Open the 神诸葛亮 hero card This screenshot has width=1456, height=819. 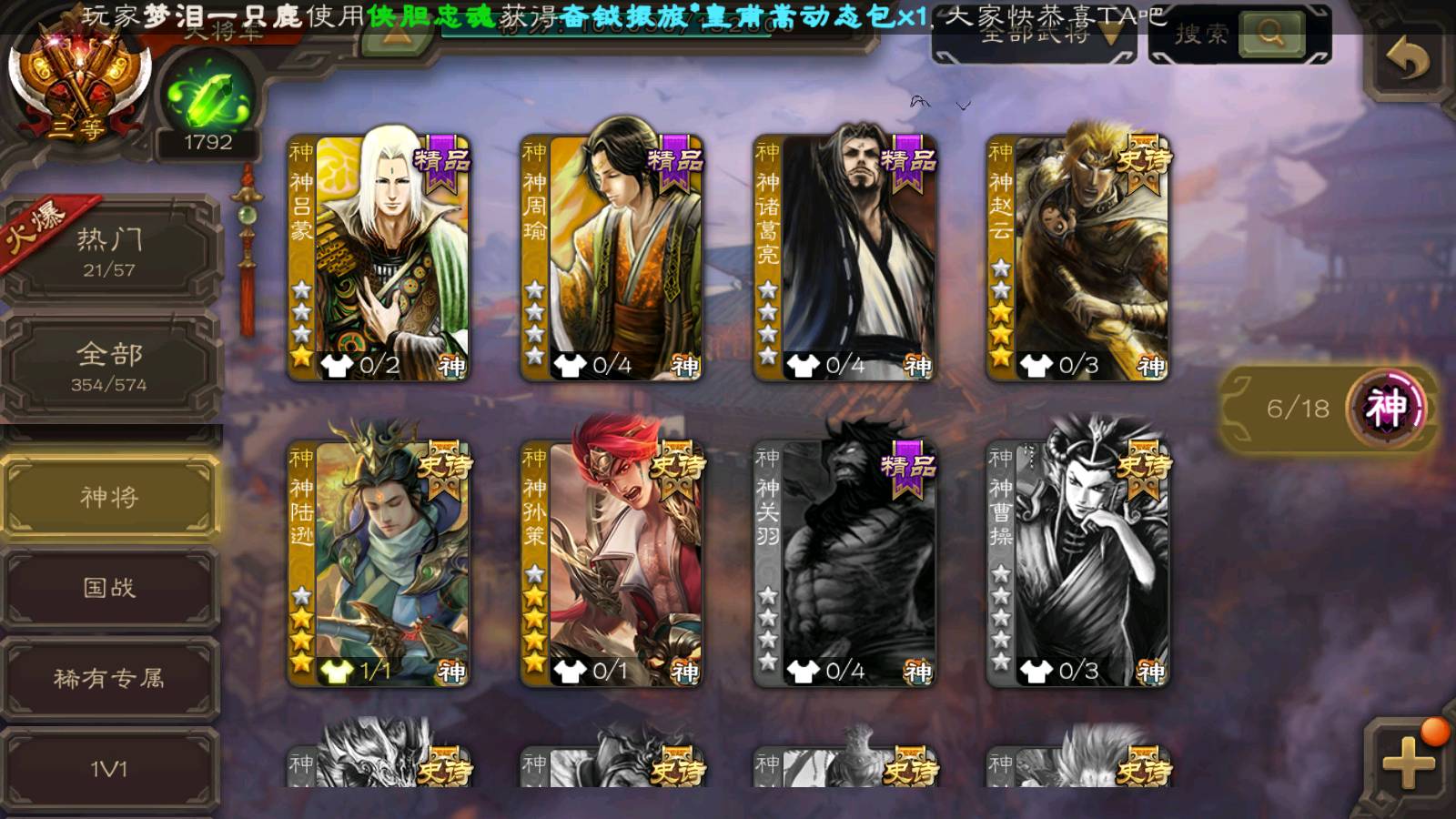[845, 257]
